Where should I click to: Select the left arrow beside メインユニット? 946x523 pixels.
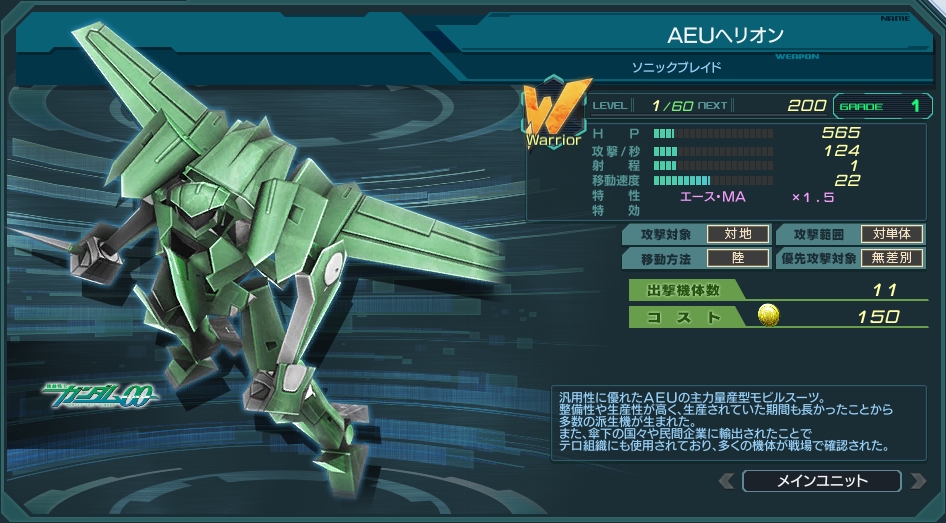tap(727, 481)
